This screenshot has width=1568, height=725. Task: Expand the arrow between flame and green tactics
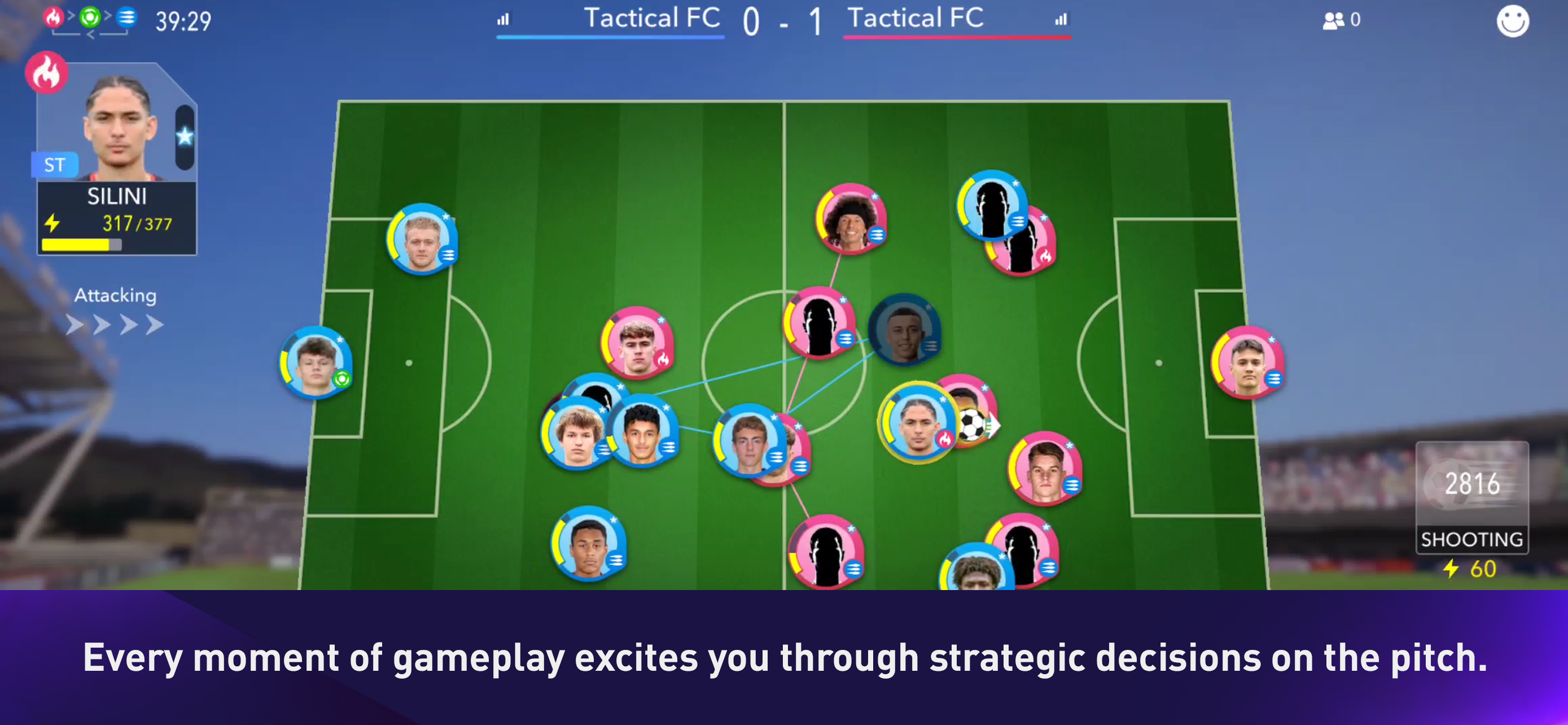[x=72, y=15]
